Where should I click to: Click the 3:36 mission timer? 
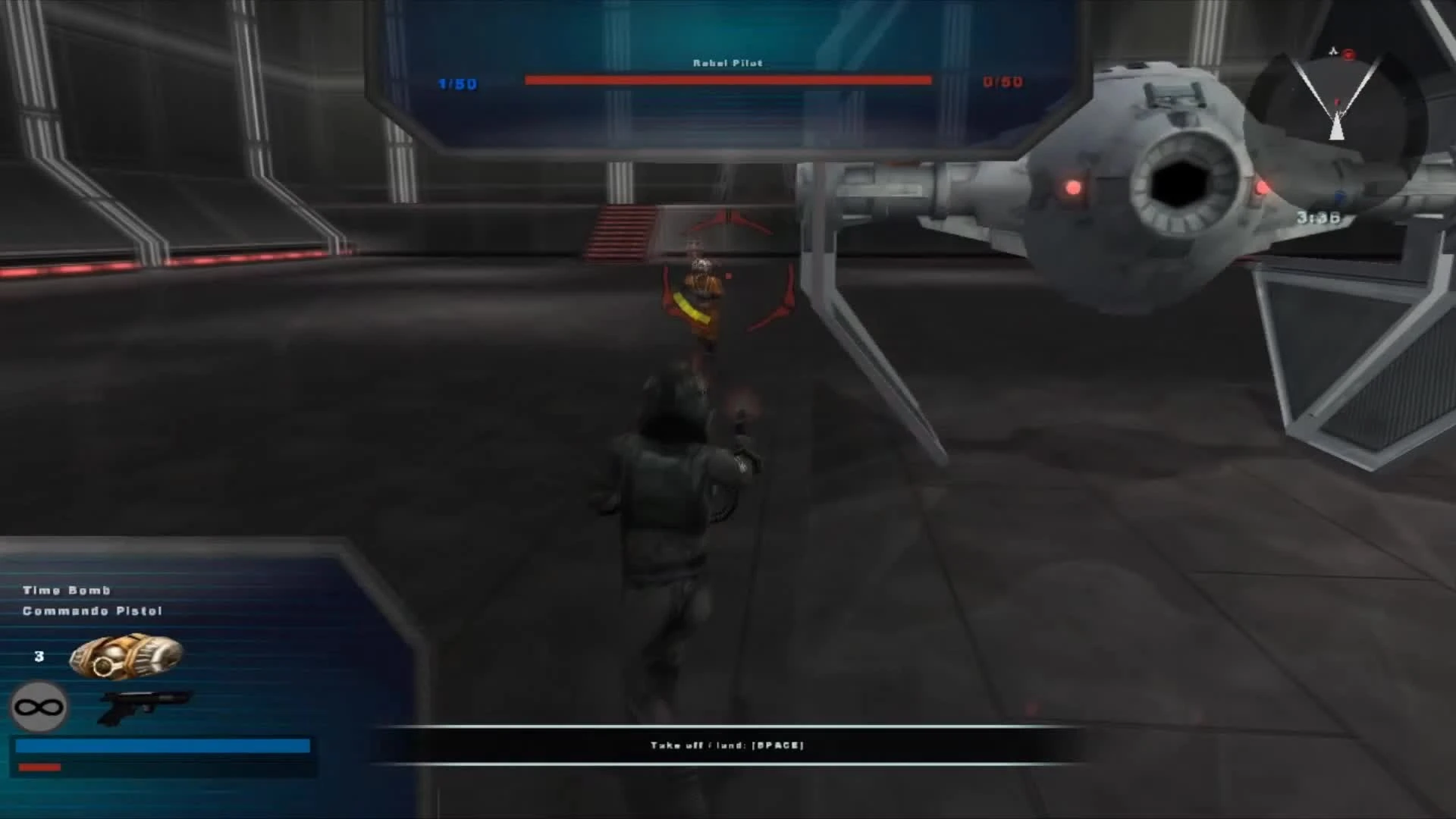(x=1318, y=216)
